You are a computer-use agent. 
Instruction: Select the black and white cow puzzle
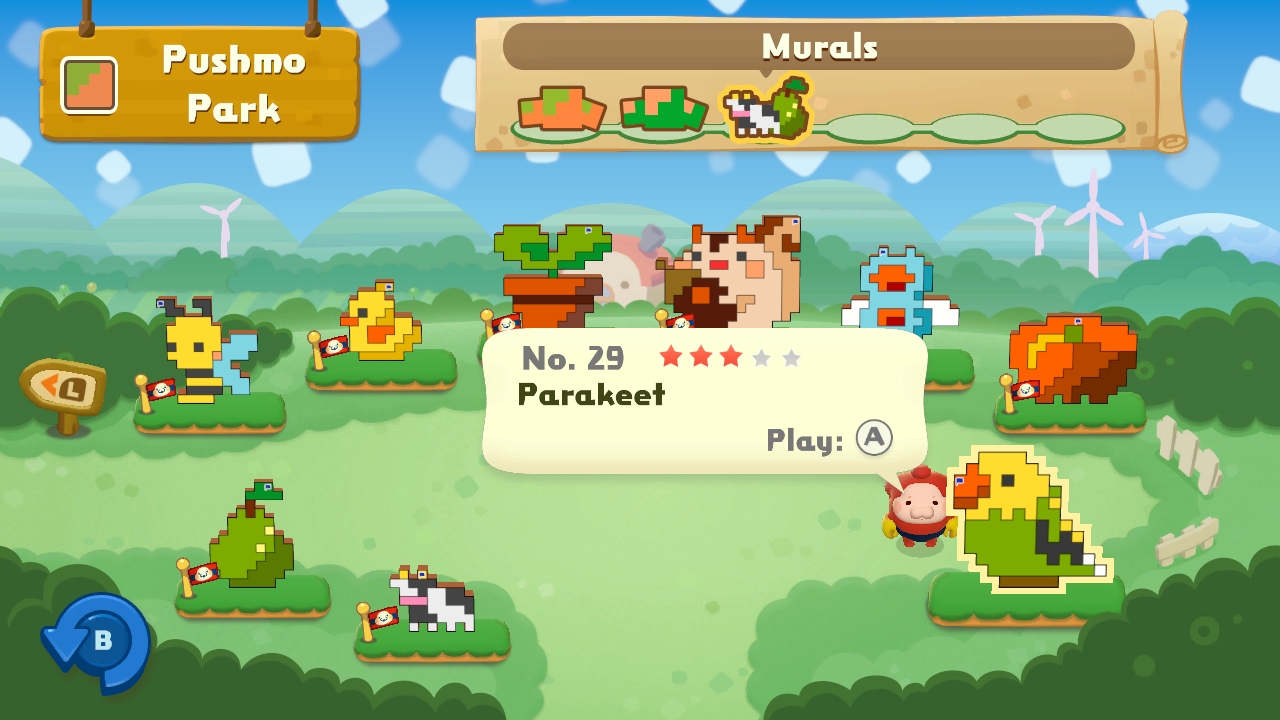pos(434,600)
